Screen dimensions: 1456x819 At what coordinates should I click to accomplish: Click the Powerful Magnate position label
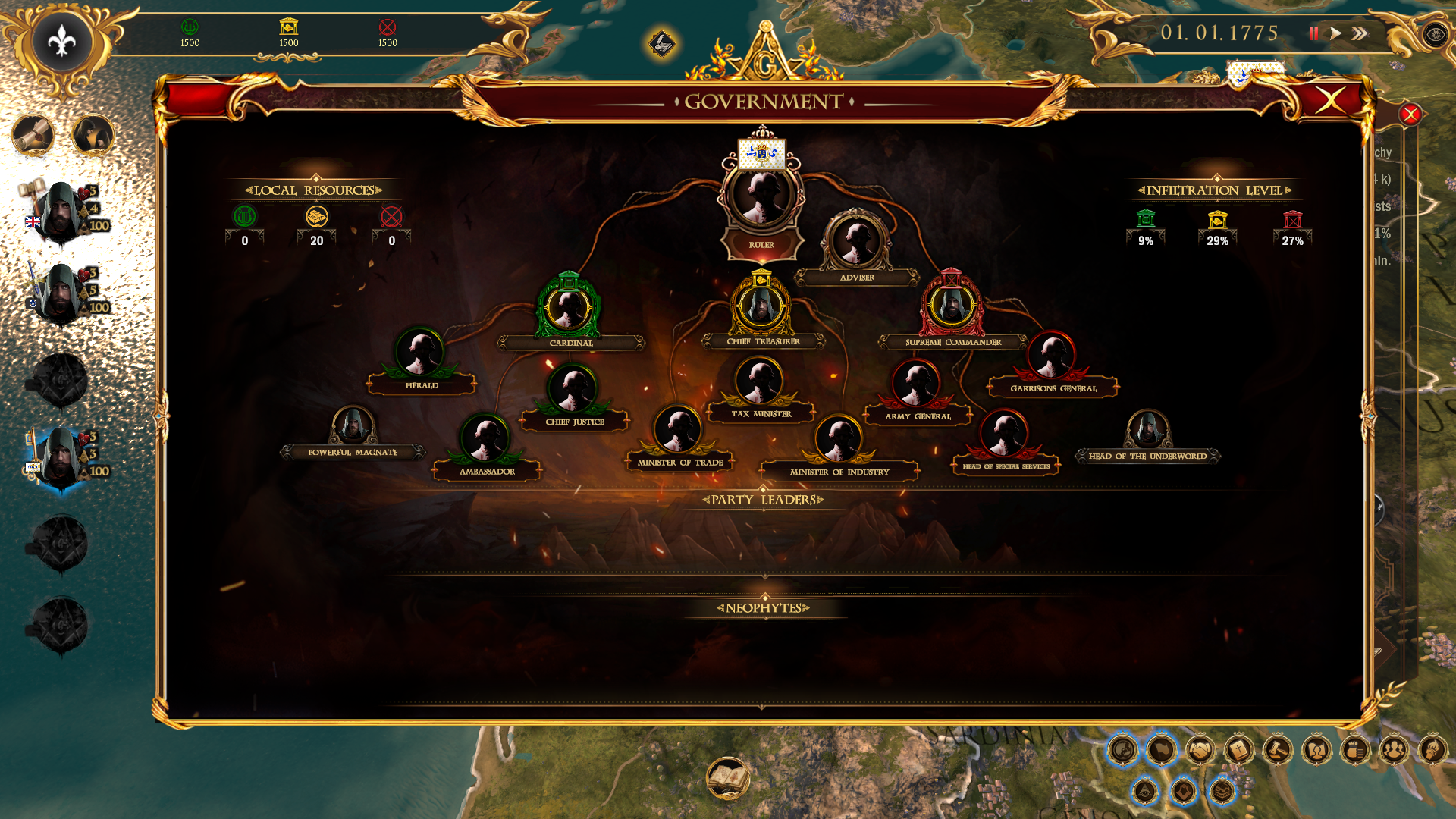[x=354, y=450]
